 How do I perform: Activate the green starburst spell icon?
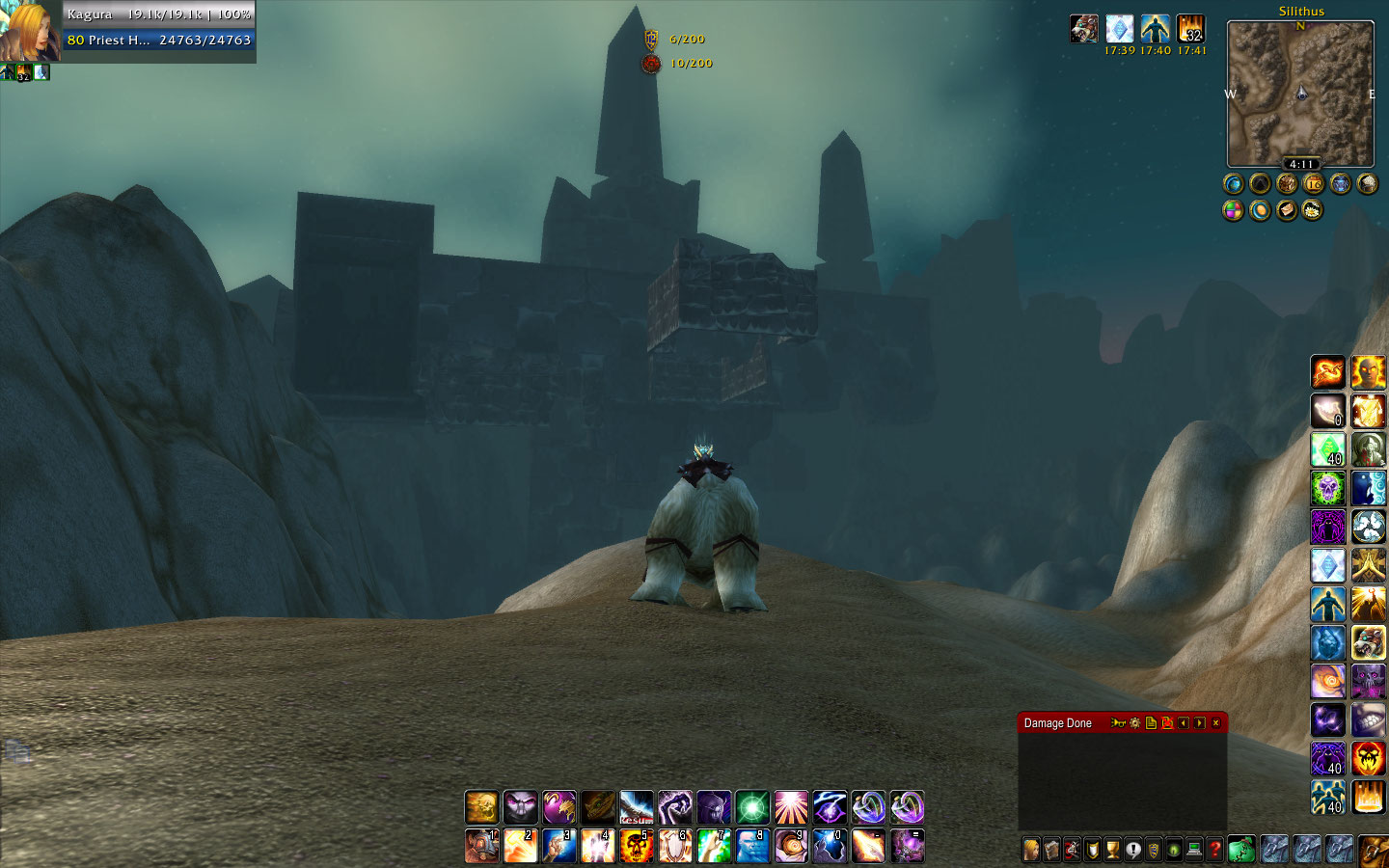(x=752, y=807)
